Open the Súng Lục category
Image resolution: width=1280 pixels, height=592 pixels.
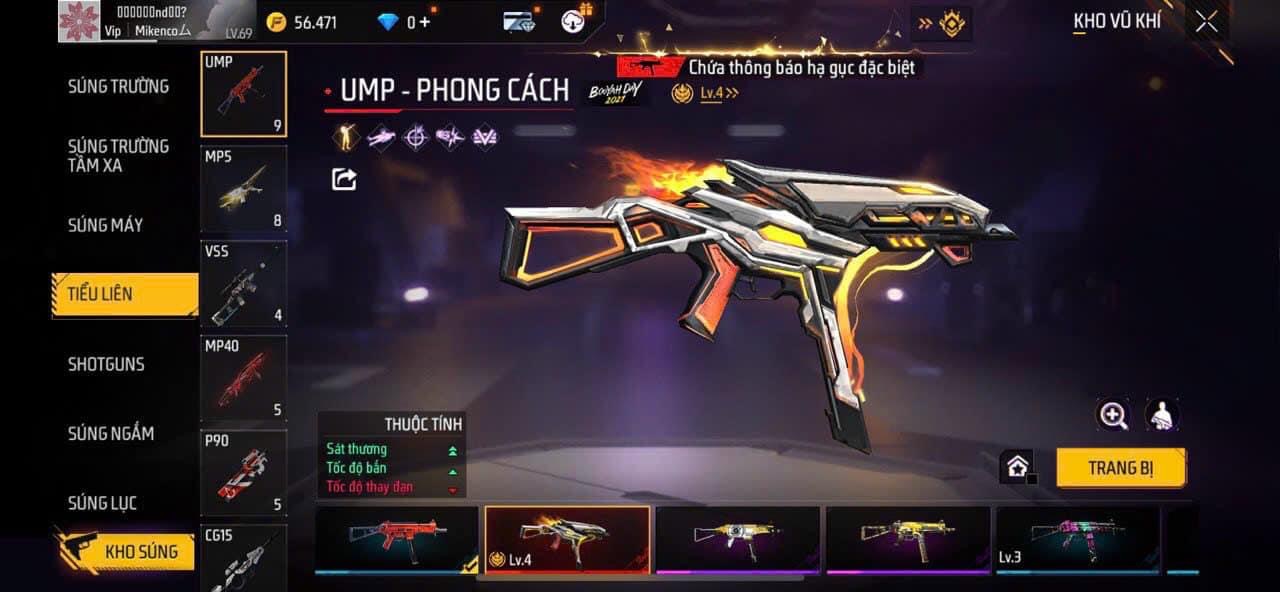[102, 503]
